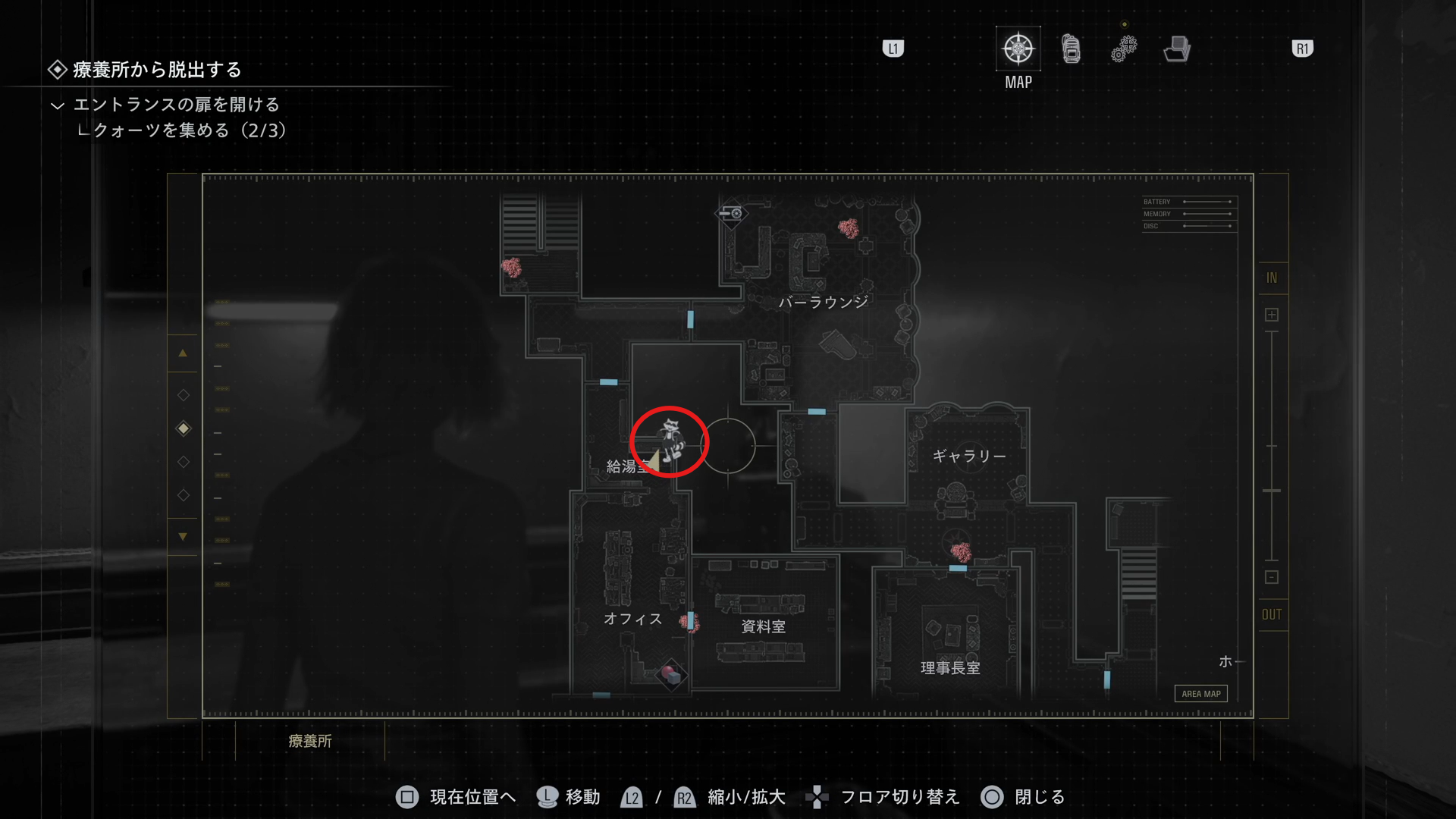Switch to the gears tab

pyautogui.click(x=1124, y=49)
